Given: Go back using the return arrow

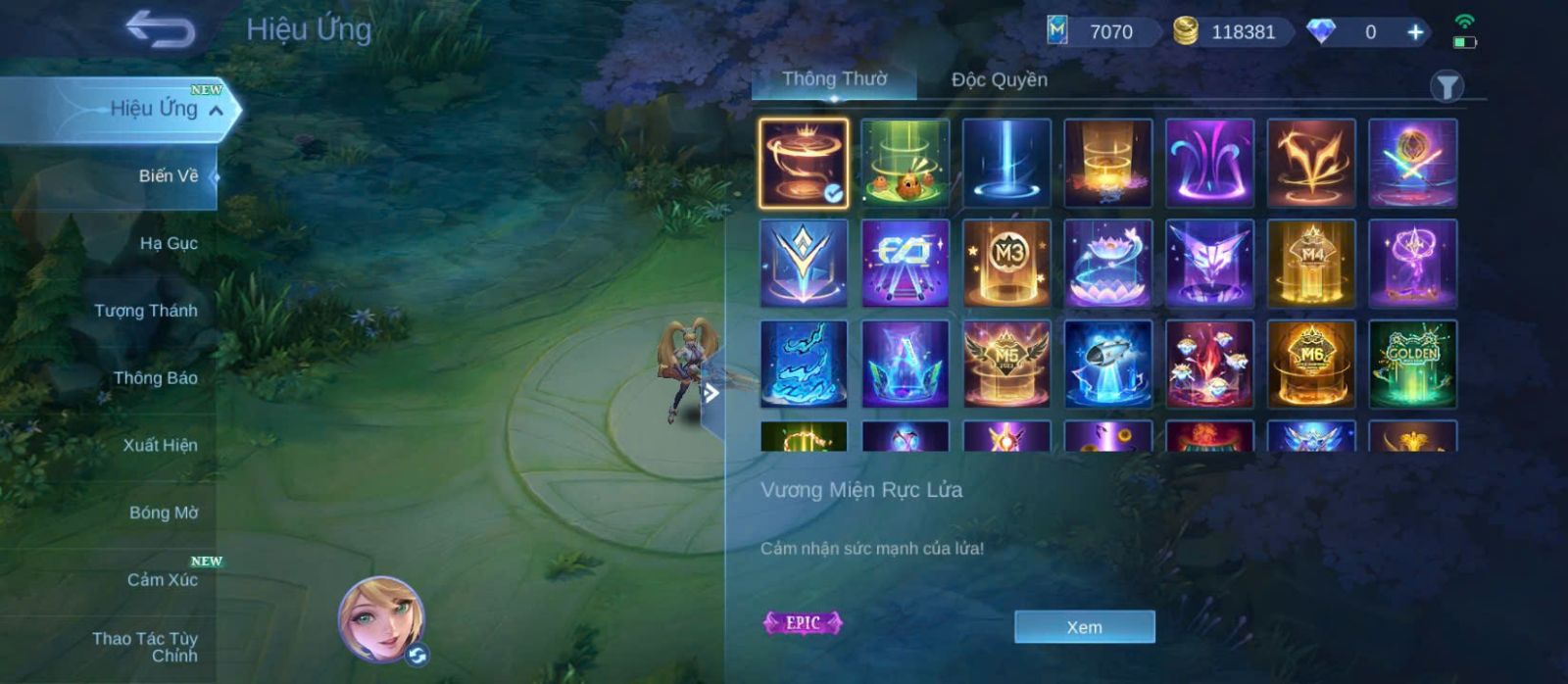Looking at the screenshot, I should click(160, 29).
